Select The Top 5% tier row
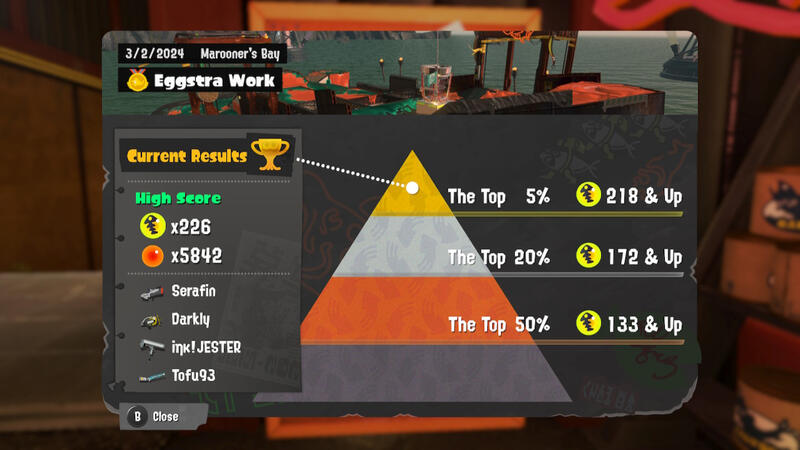Screen dimensions: 800x450 coord(565,197)
